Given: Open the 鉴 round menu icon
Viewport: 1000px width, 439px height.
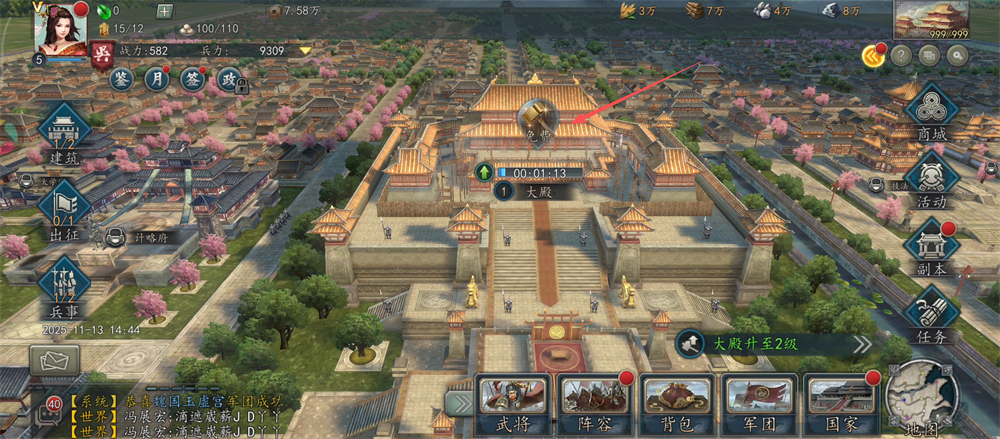Looking at the screenshot, I should [123, 79].
